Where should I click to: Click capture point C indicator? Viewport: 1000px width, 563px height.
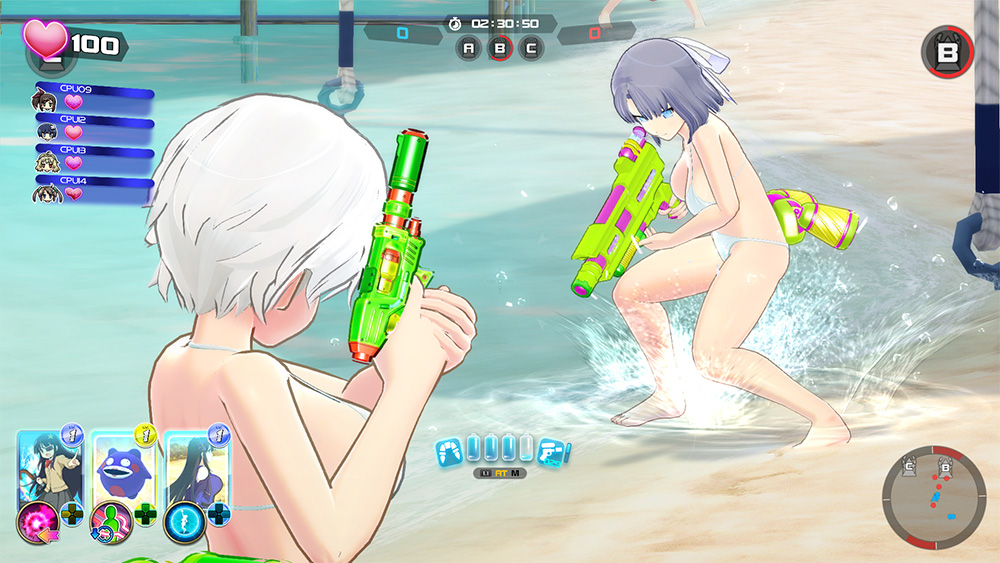pyautogui.click(x=531, y=47)
